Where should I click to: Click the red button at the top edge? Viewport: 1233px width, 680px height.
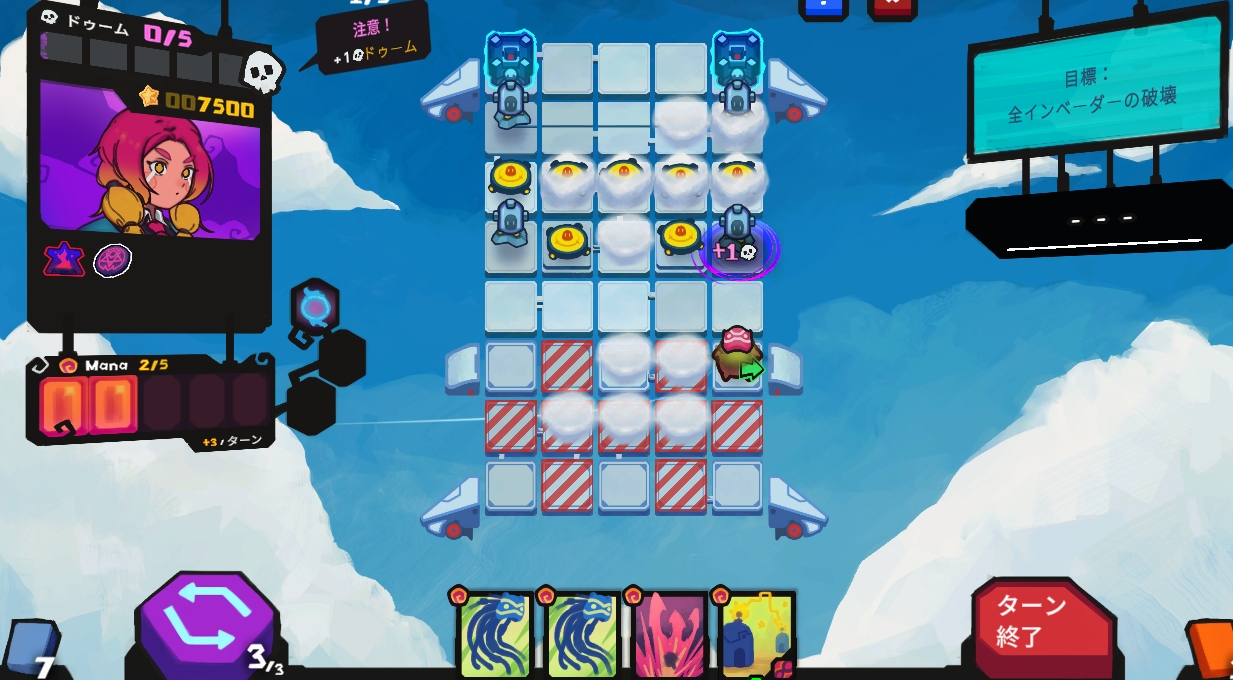tap(892, 7)
